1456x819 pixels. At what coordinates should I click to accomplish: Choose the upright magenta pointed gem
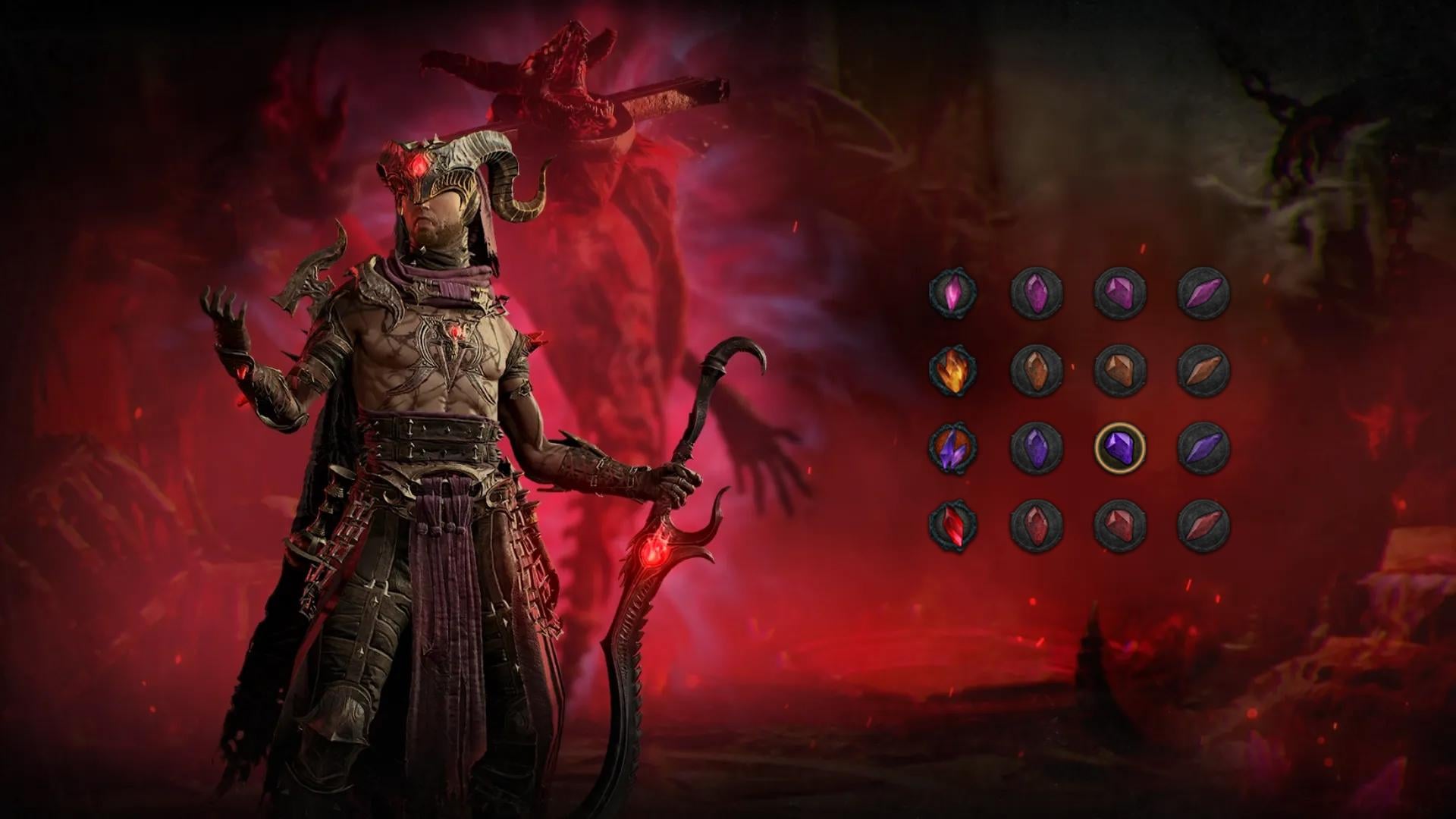click(1037, 293)
